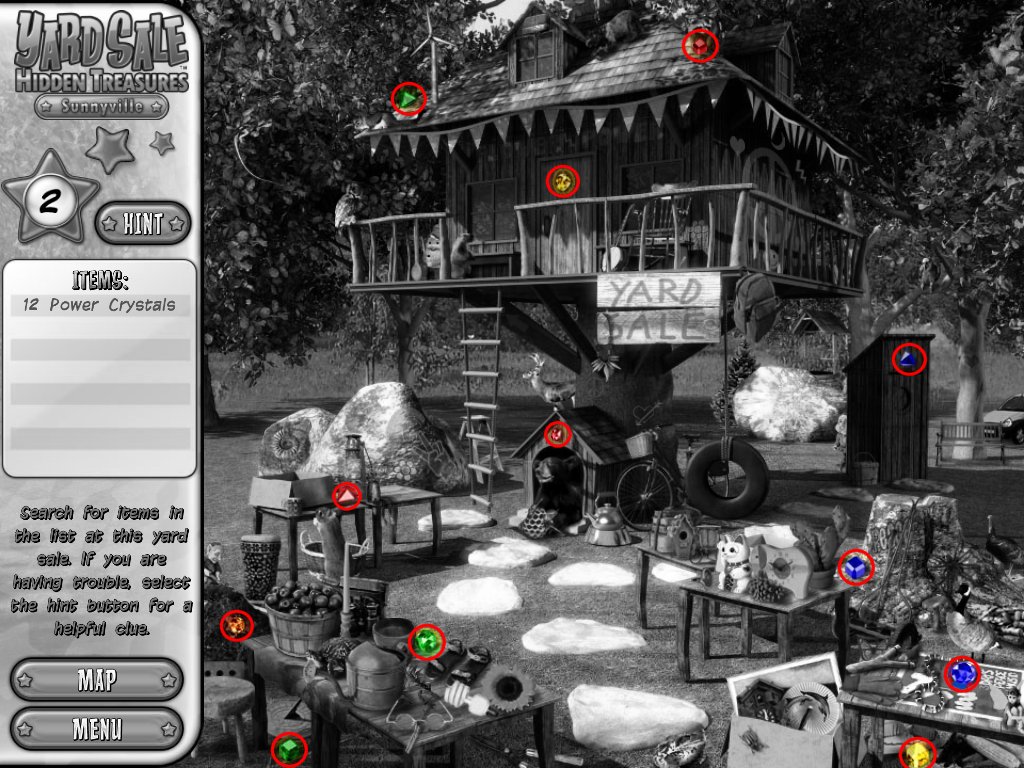Click the HINT button
1024x768 pixels.
click(x=142, y=224)
